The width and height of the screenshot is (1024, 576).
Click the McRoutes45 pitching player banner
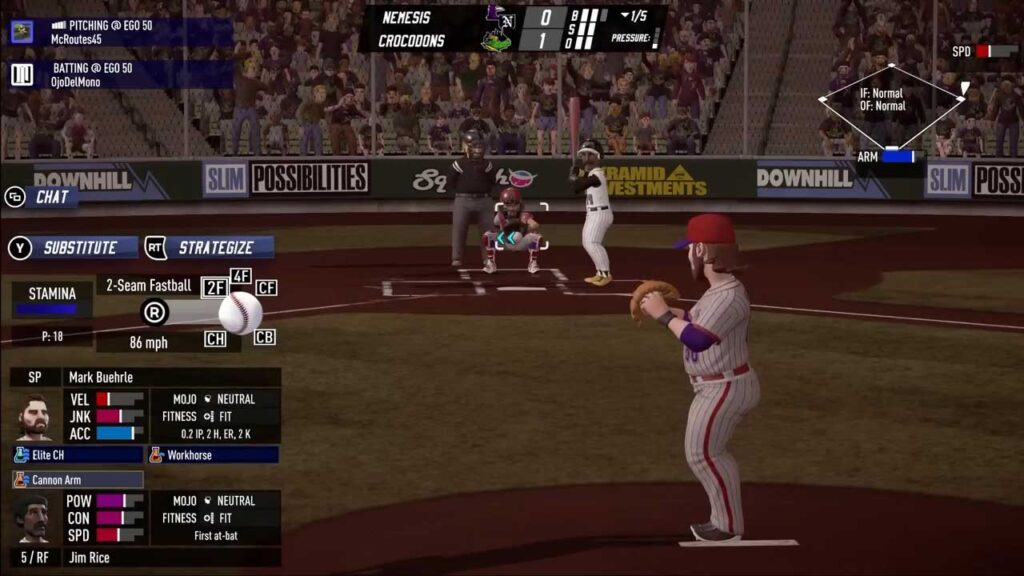120,32
